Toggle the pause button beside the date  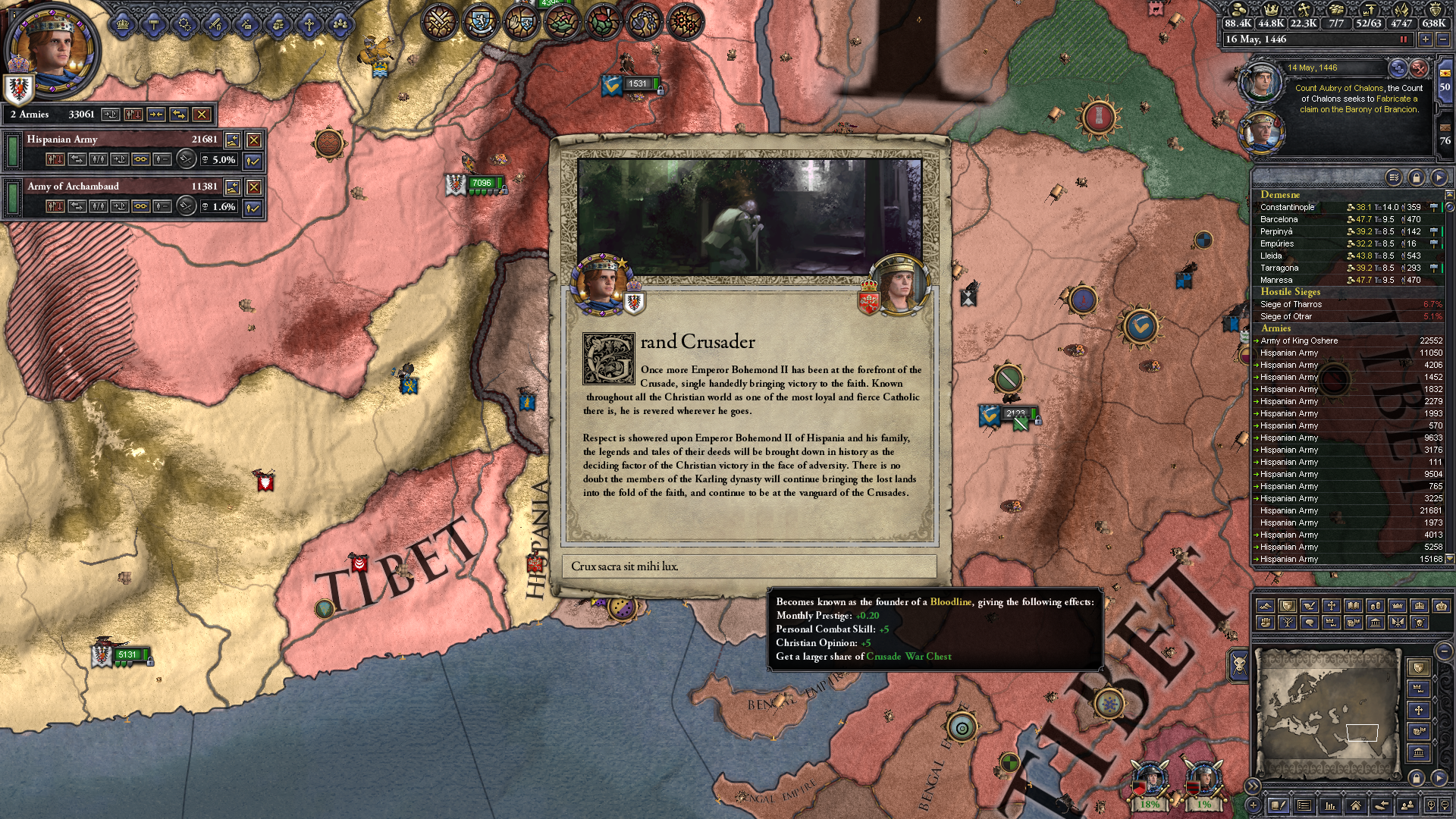pyautogui.click(x=1403, y=39)
